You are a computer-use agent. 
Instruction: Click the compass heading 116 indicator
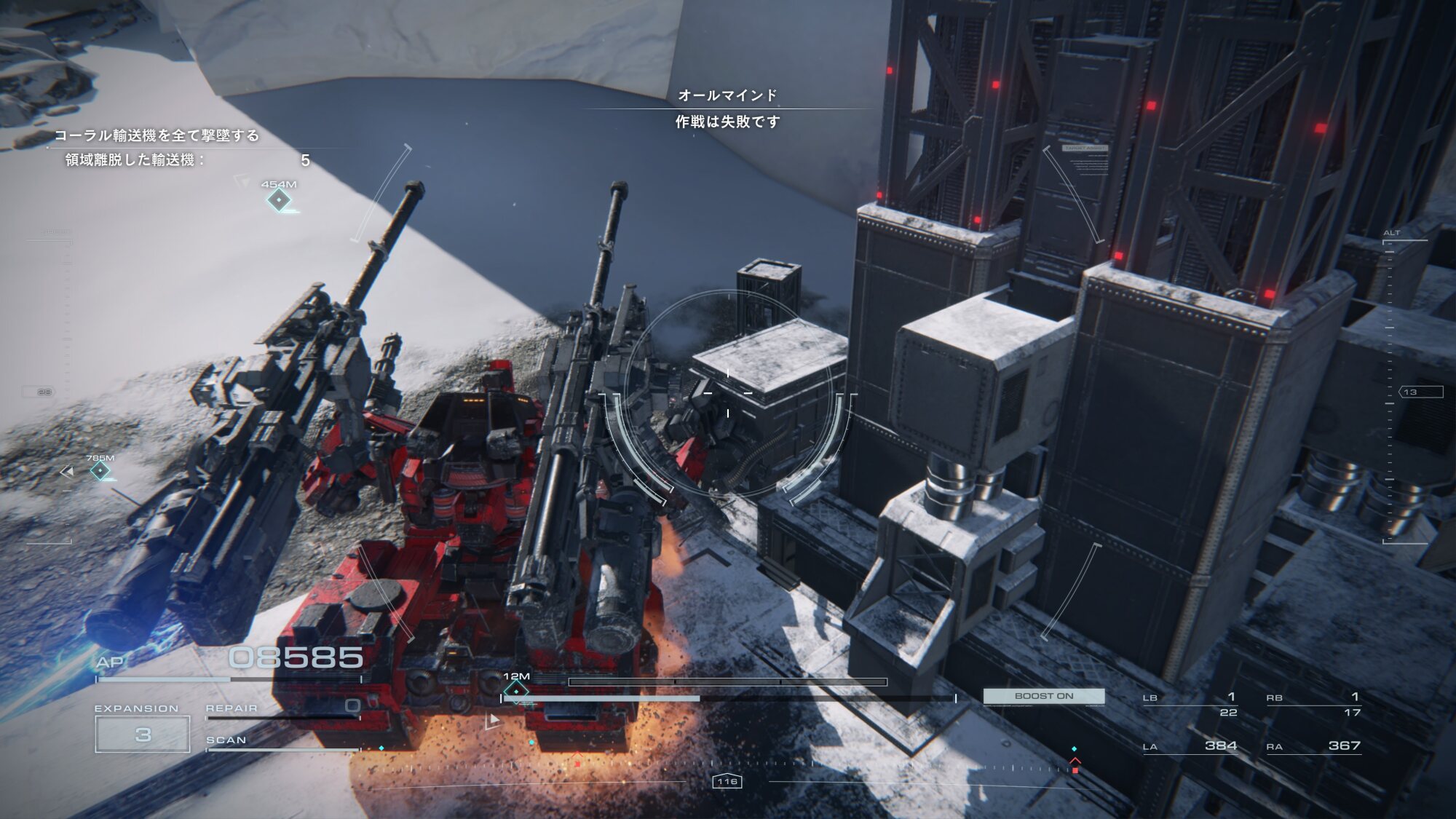[727, 781]
